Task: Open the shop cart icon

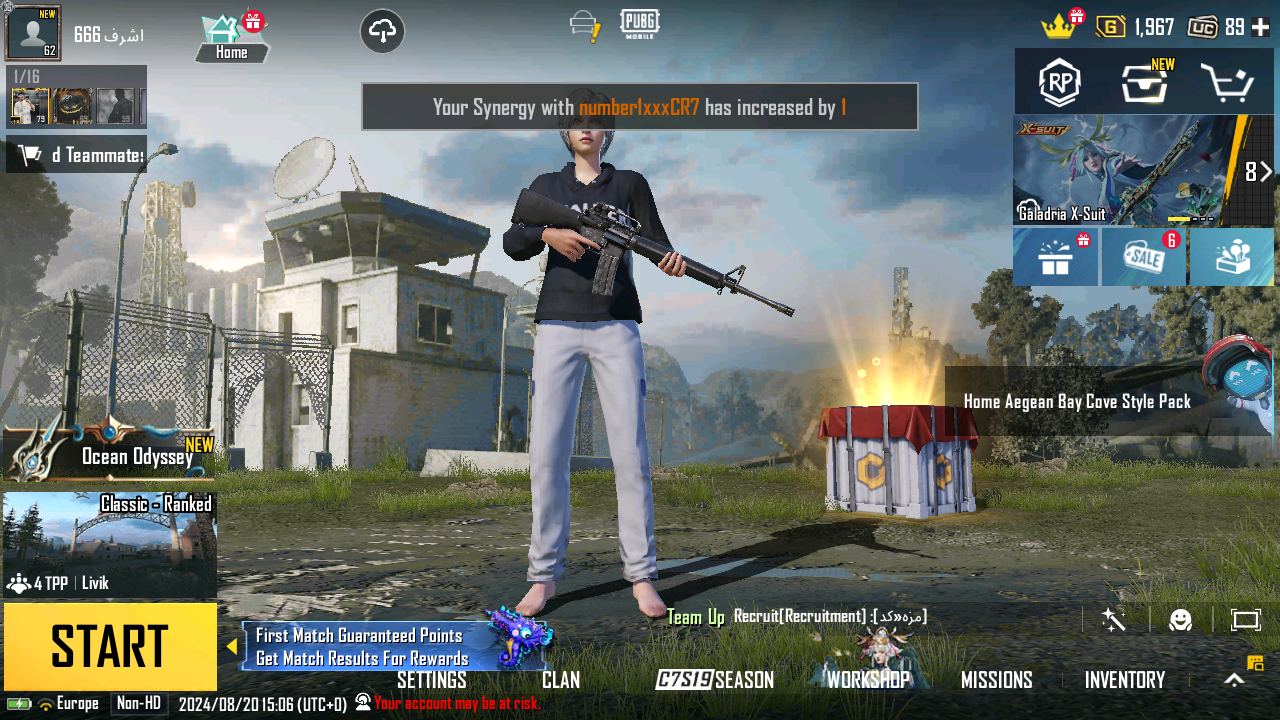Action: point(1231,83)
